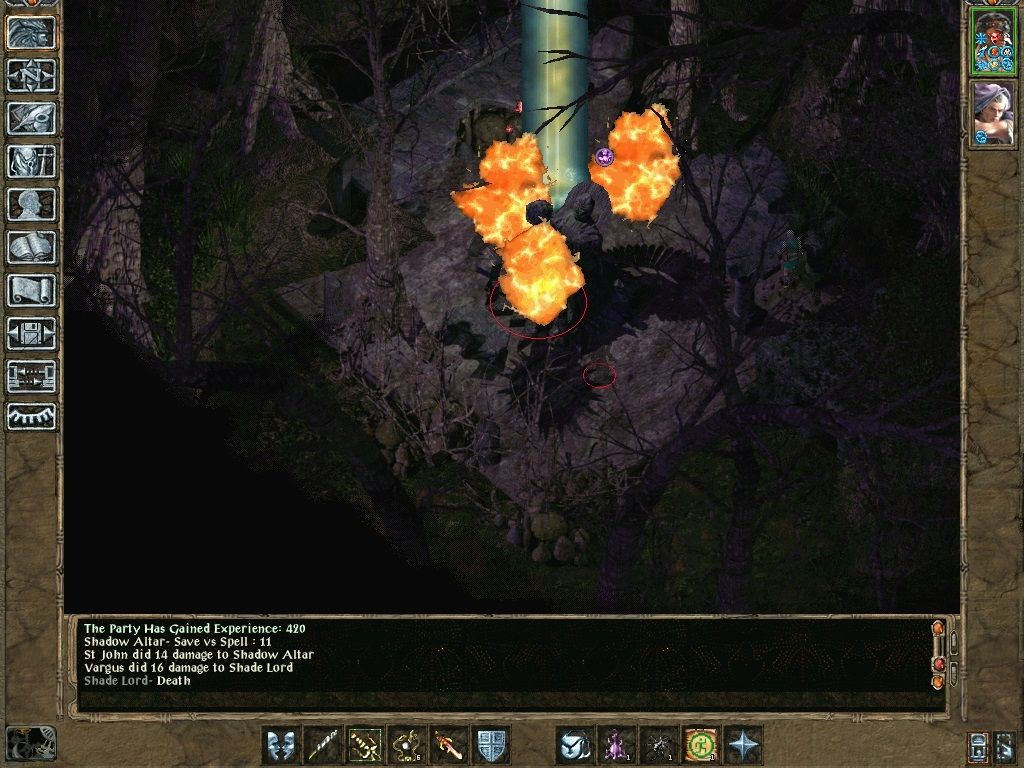Open the mage spellbook

point(31,248)
